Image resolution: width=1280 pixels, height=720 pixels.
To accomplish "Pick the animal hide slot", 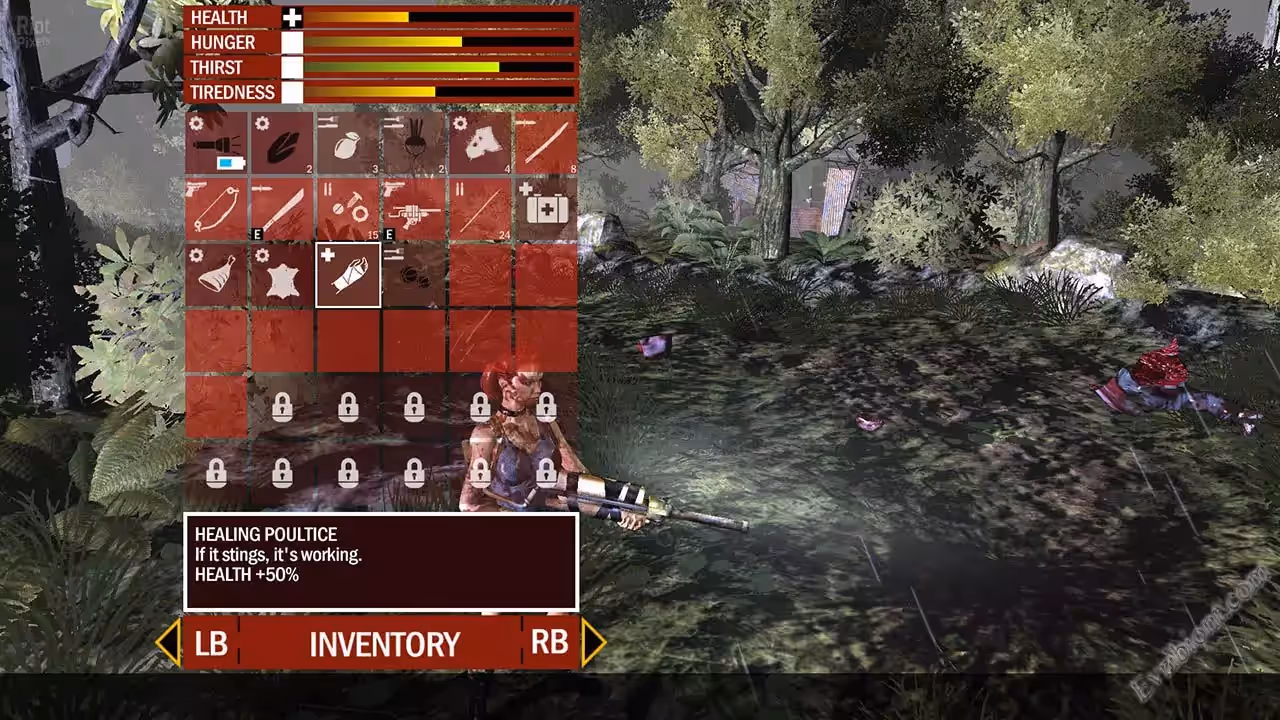I will coord(282,275).
